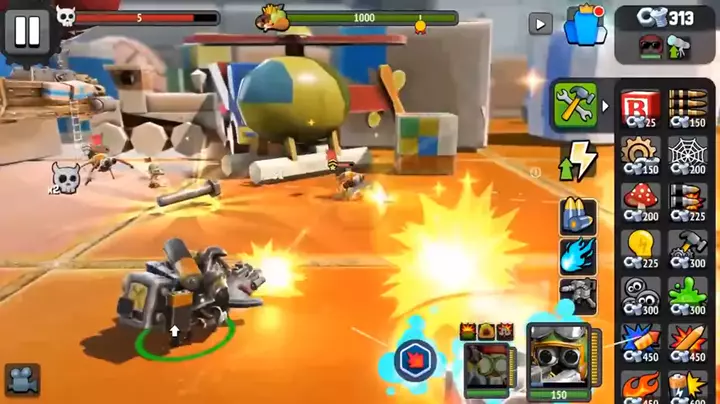The height and width of the screenshot is (404, 720).
Task: Tap the fast-forward play button
Action: click(541, 23)
